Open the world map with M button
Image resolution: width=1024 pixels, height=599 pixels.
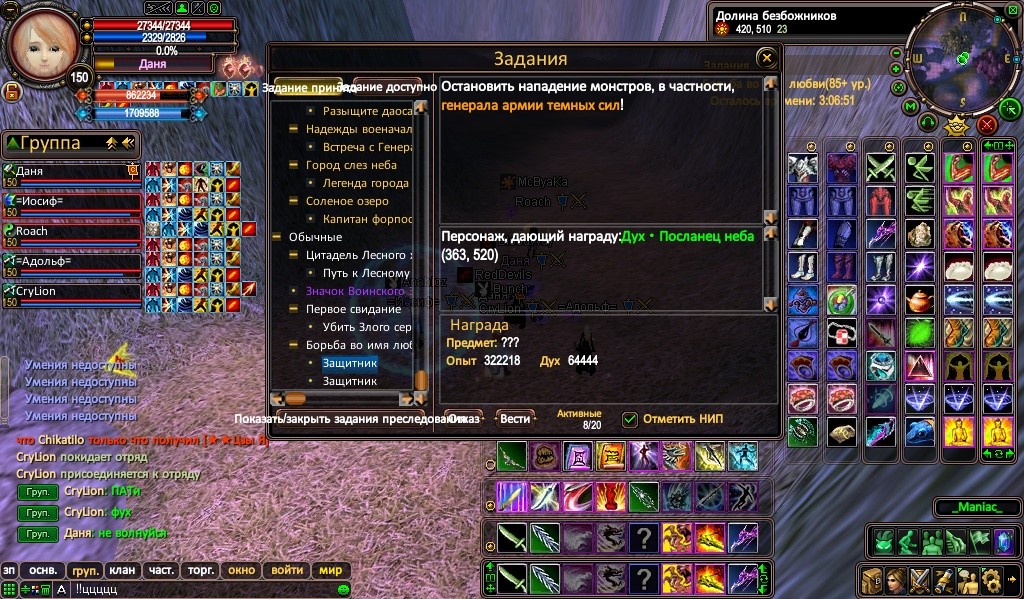click(x=911, y=106)
